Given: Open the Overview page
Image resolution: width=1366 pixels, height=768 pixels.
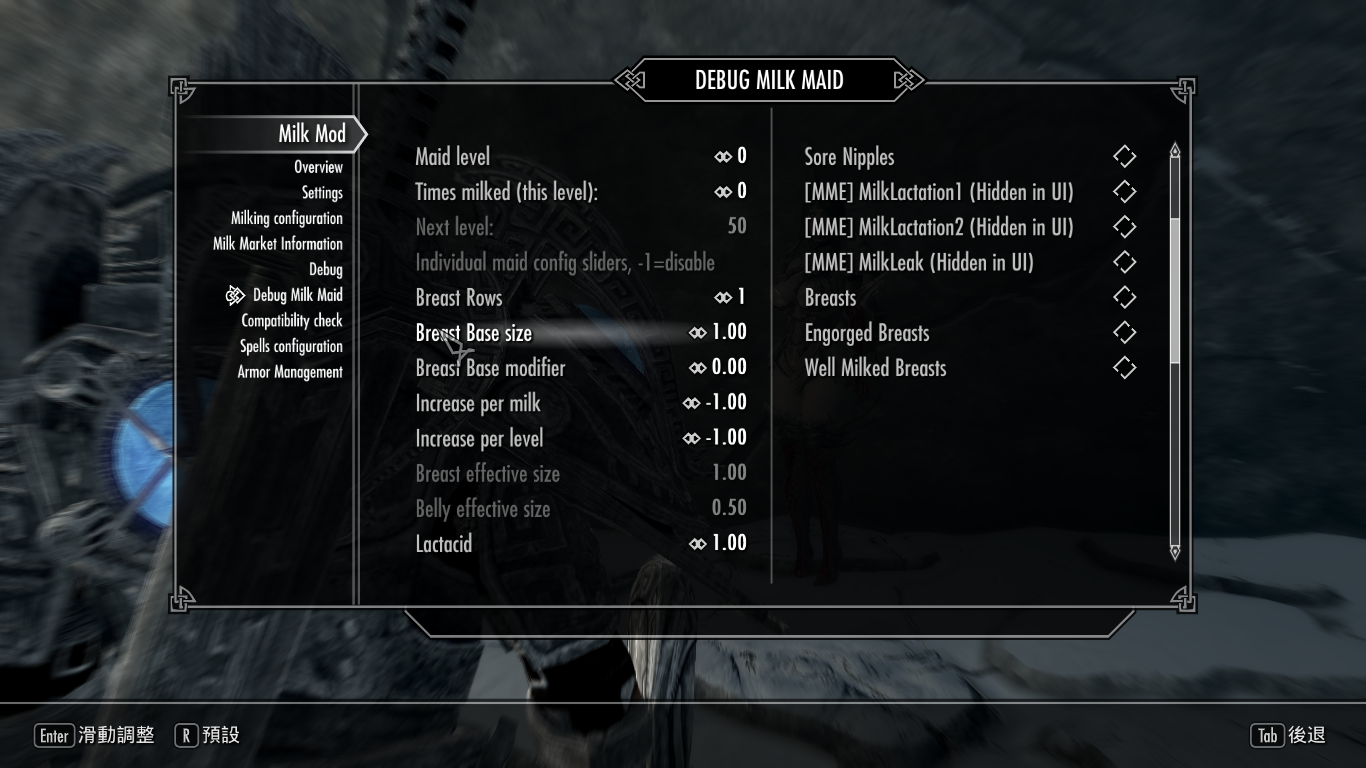Looking at the screenshot, I should coord(318,167).
